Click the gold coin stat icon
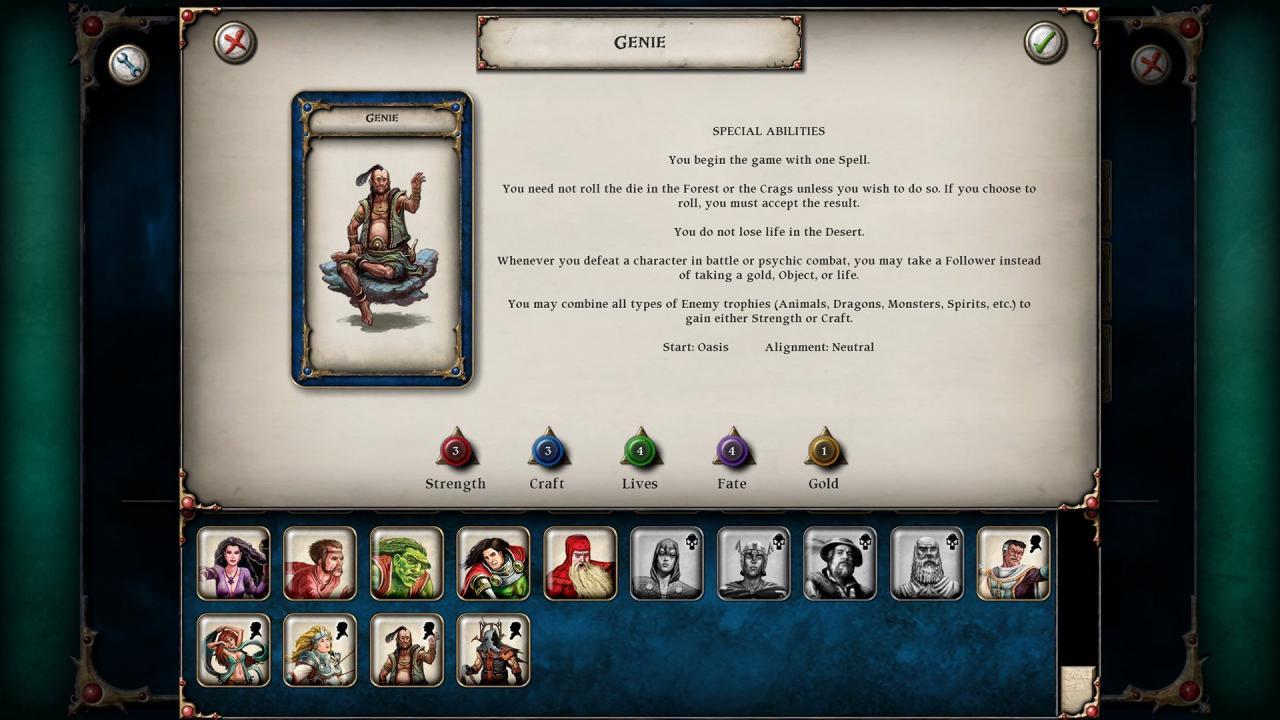Image resolution: width=1280 pixels, height=720 pixels. 824,451
